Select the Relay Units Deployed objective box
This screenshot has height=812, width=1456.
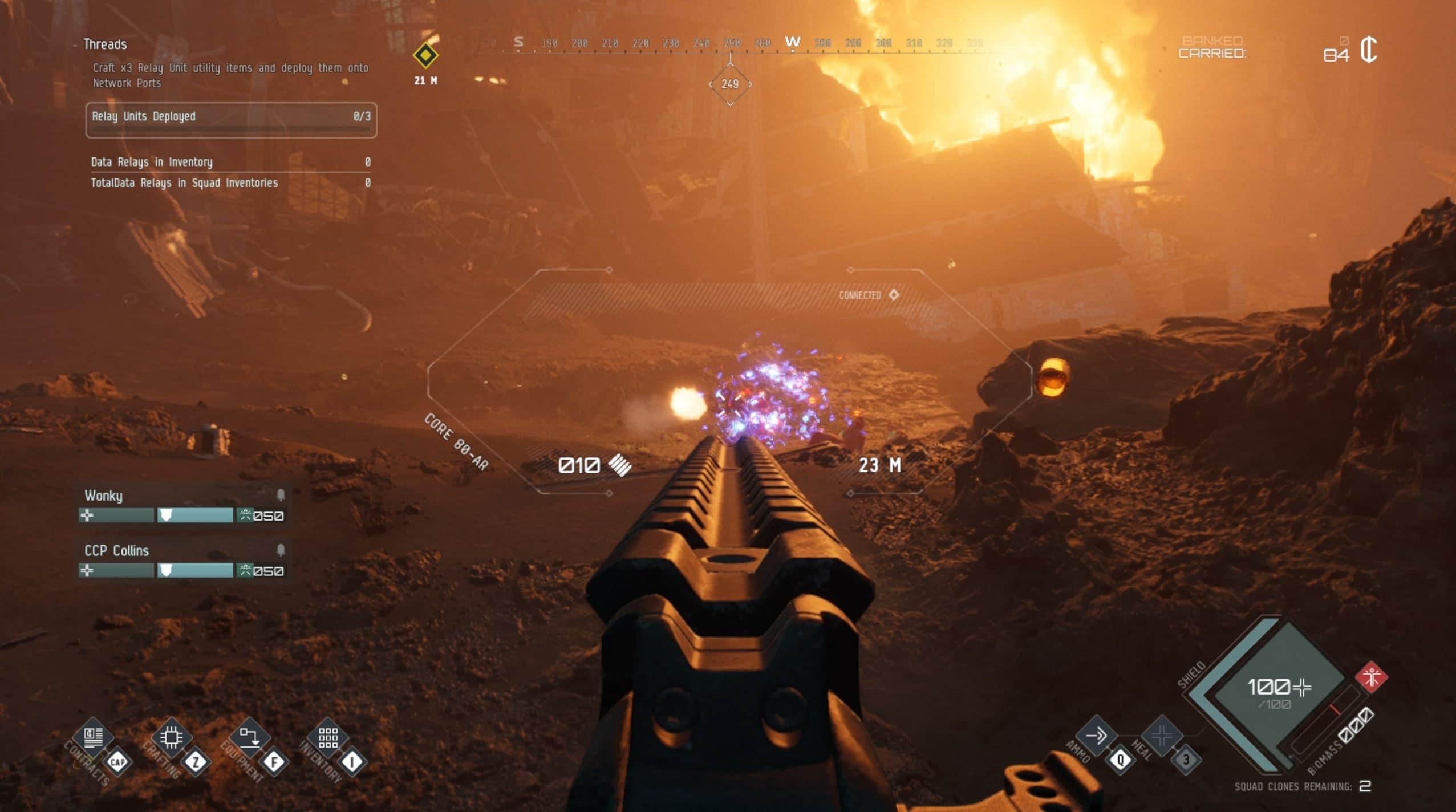tap(231, 120)
